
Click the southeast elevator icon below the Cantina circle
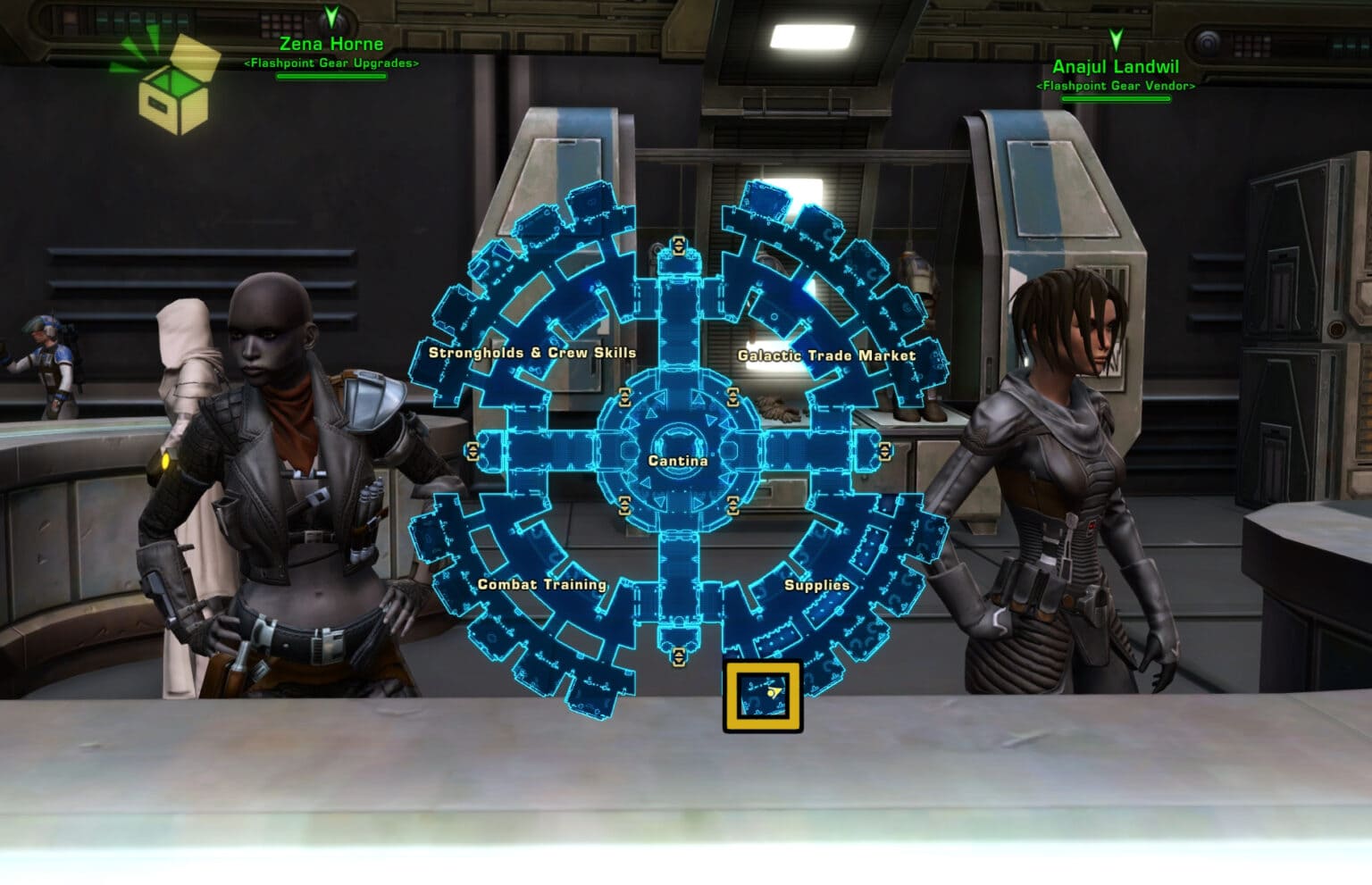(734, 505)
